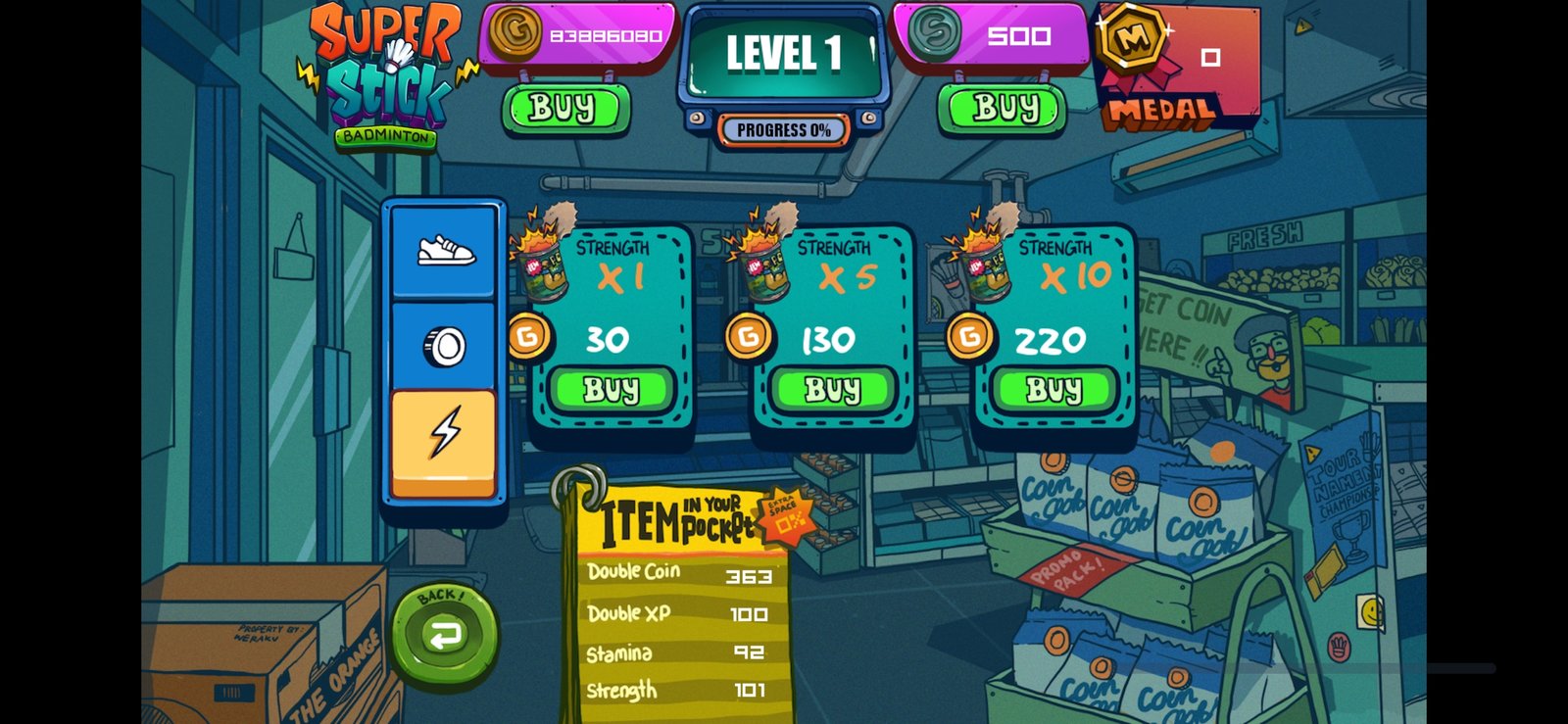Viewport: 1568px width, 724px height.
Task: Purchase Strength x1 for 30 coins
Action: click(611, 390)
